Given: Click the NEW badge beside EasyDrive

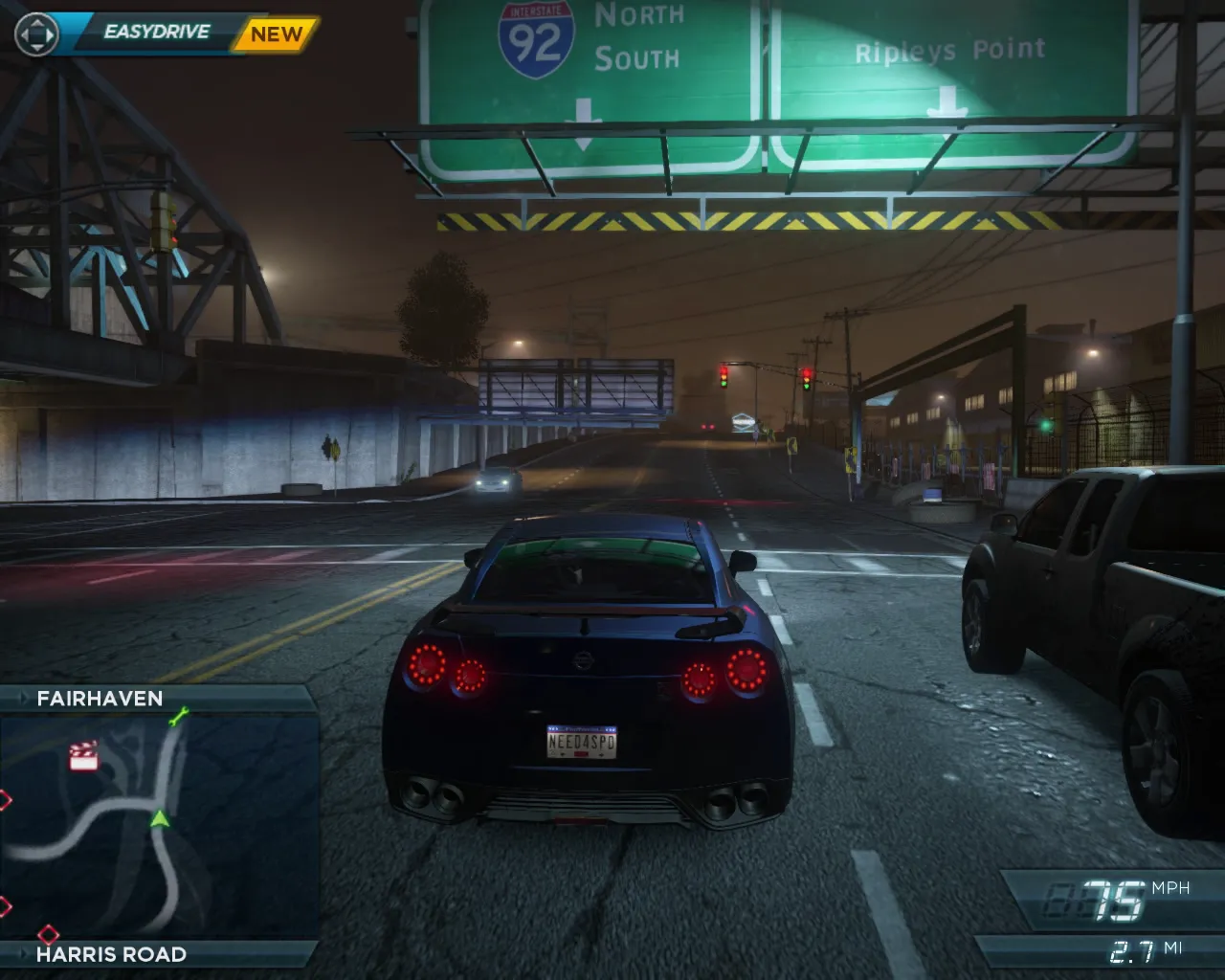Looking at the screenshot, I should [276, 34].
